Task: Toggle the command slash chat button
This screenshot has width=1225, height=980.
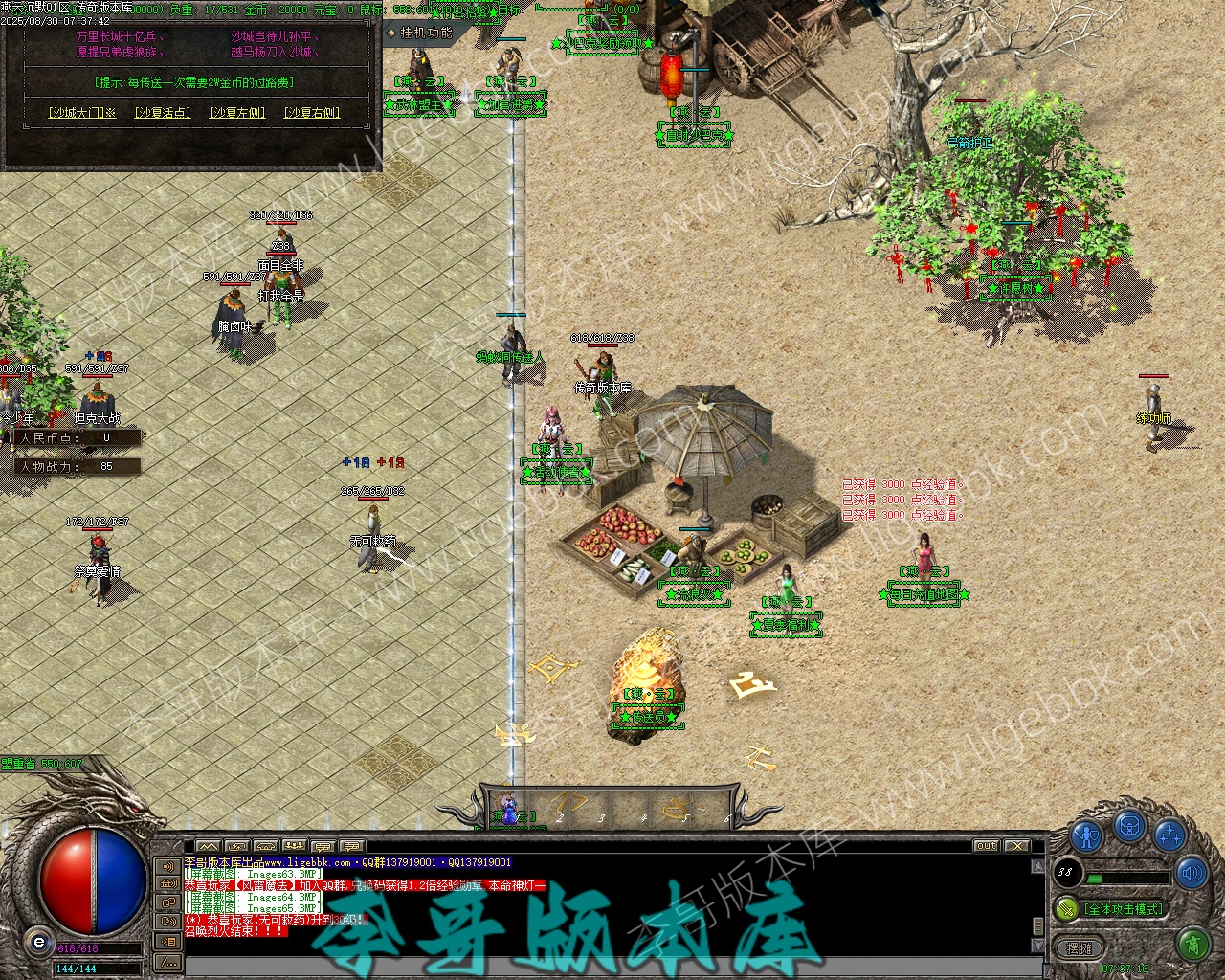Action: coord(167,961)
